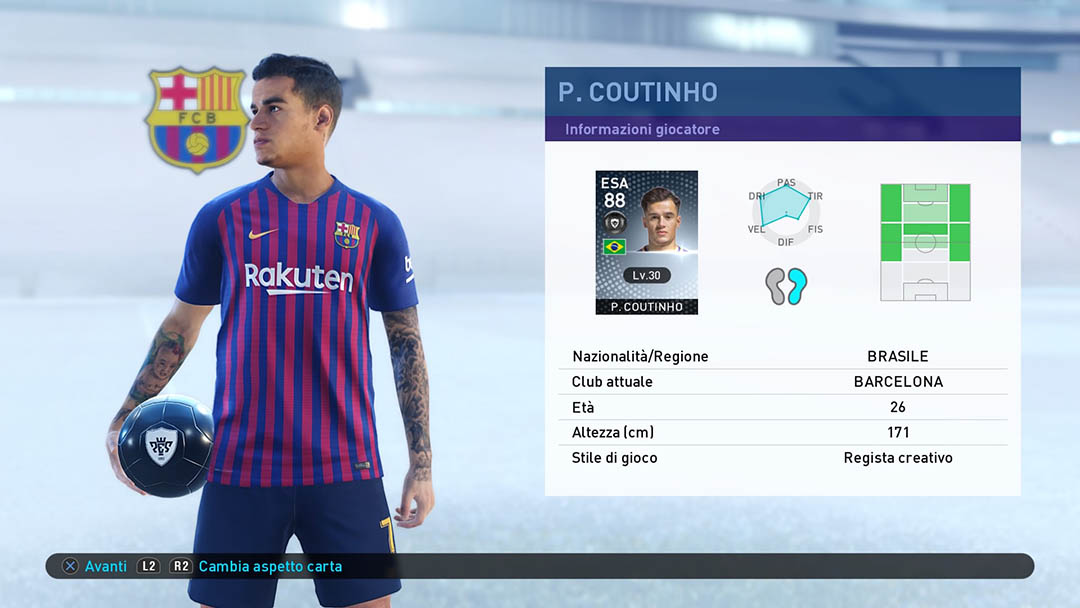Choose the Avanti option

click(96, 566)
